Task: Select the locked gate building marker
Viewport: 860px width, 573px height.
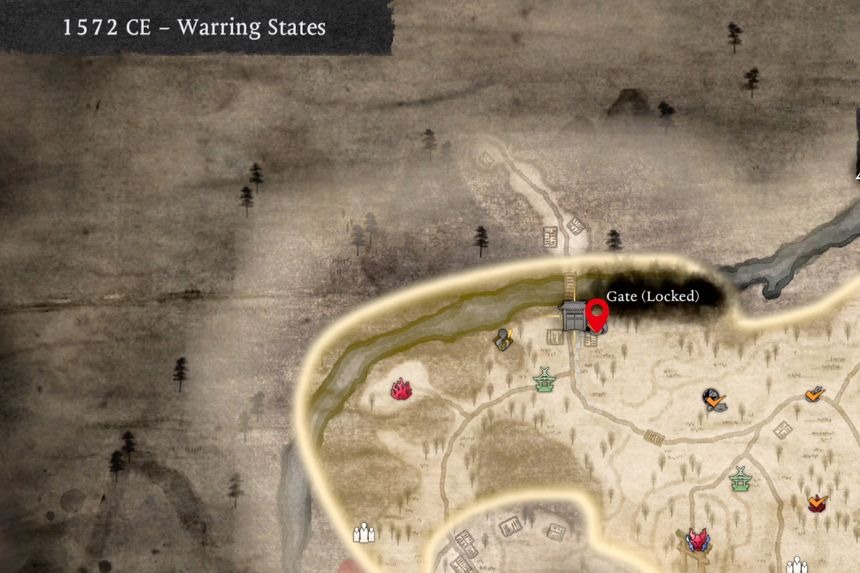Action: click(573, 317)
